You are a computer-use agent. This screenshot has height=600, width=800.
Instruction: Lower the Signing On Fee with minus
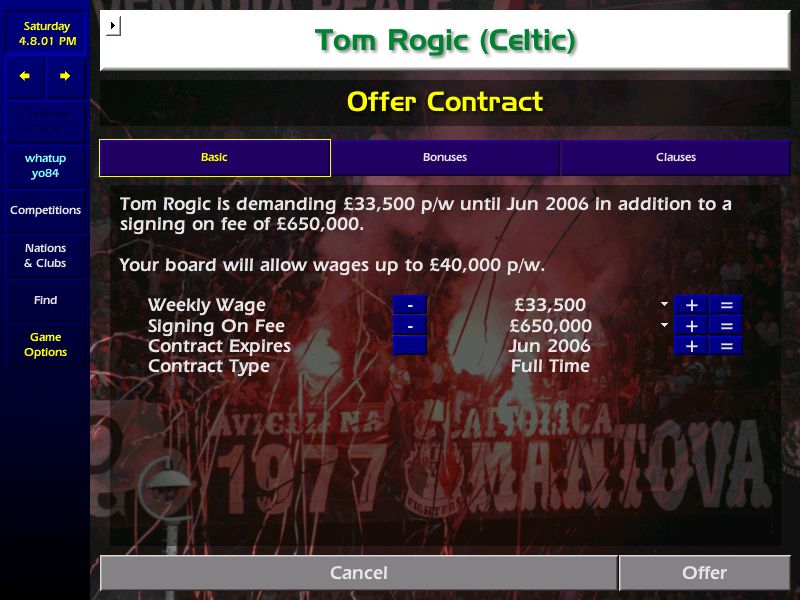tap(409, 326)
